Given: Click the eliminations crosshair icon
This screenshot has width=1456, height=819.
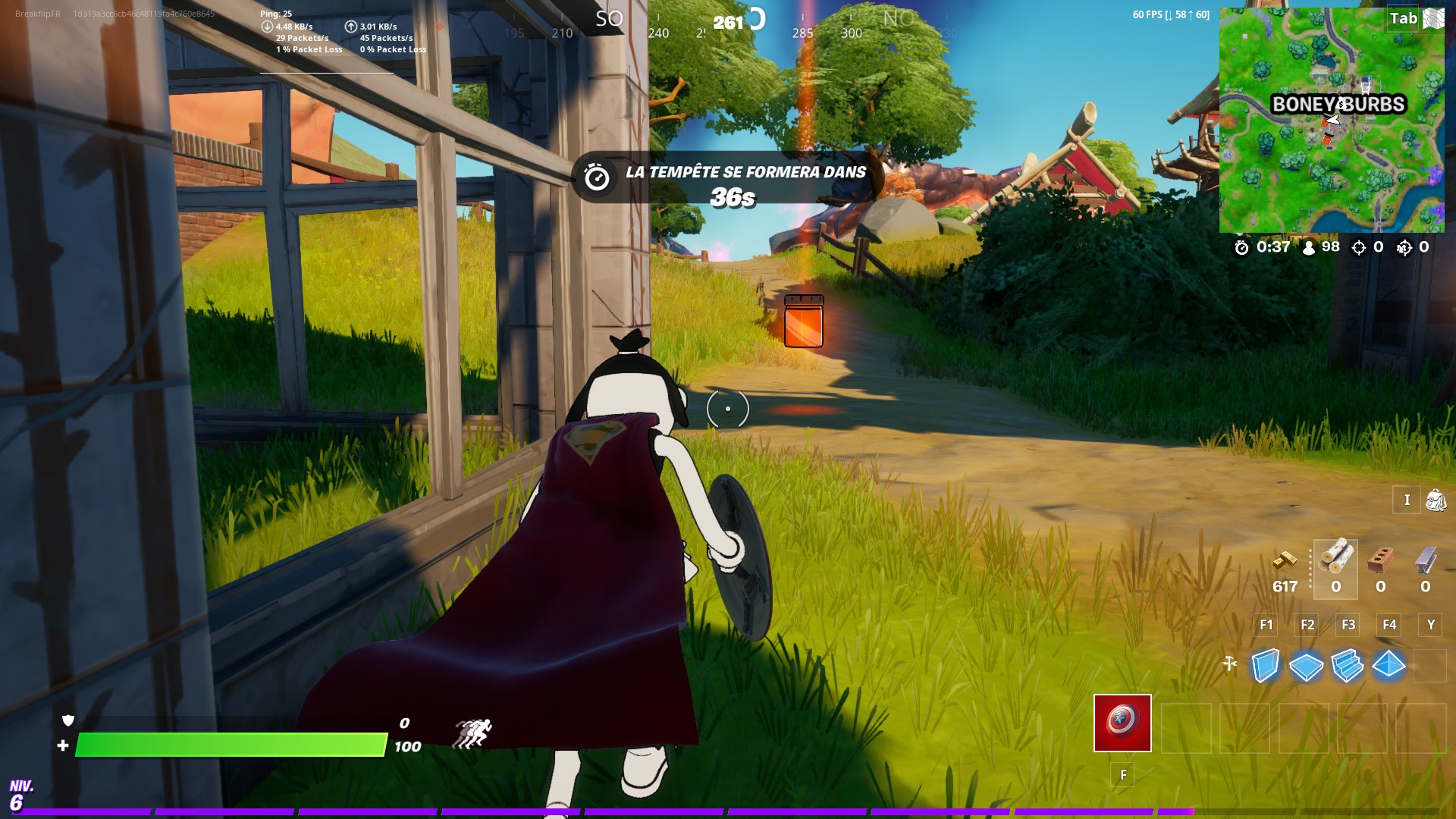Looking at the screenshot, I should tap(1360, 248).
